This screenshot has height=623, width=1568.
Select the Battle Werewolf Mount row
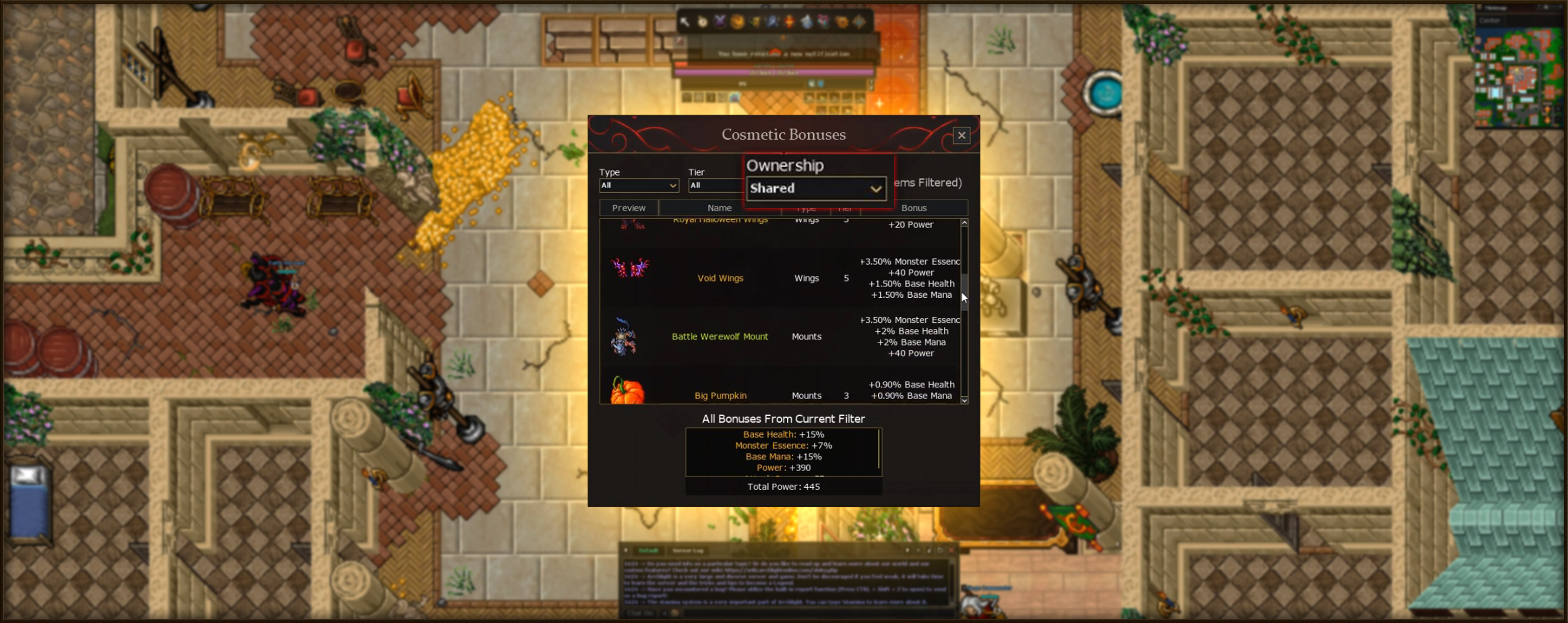coord(719,336)
